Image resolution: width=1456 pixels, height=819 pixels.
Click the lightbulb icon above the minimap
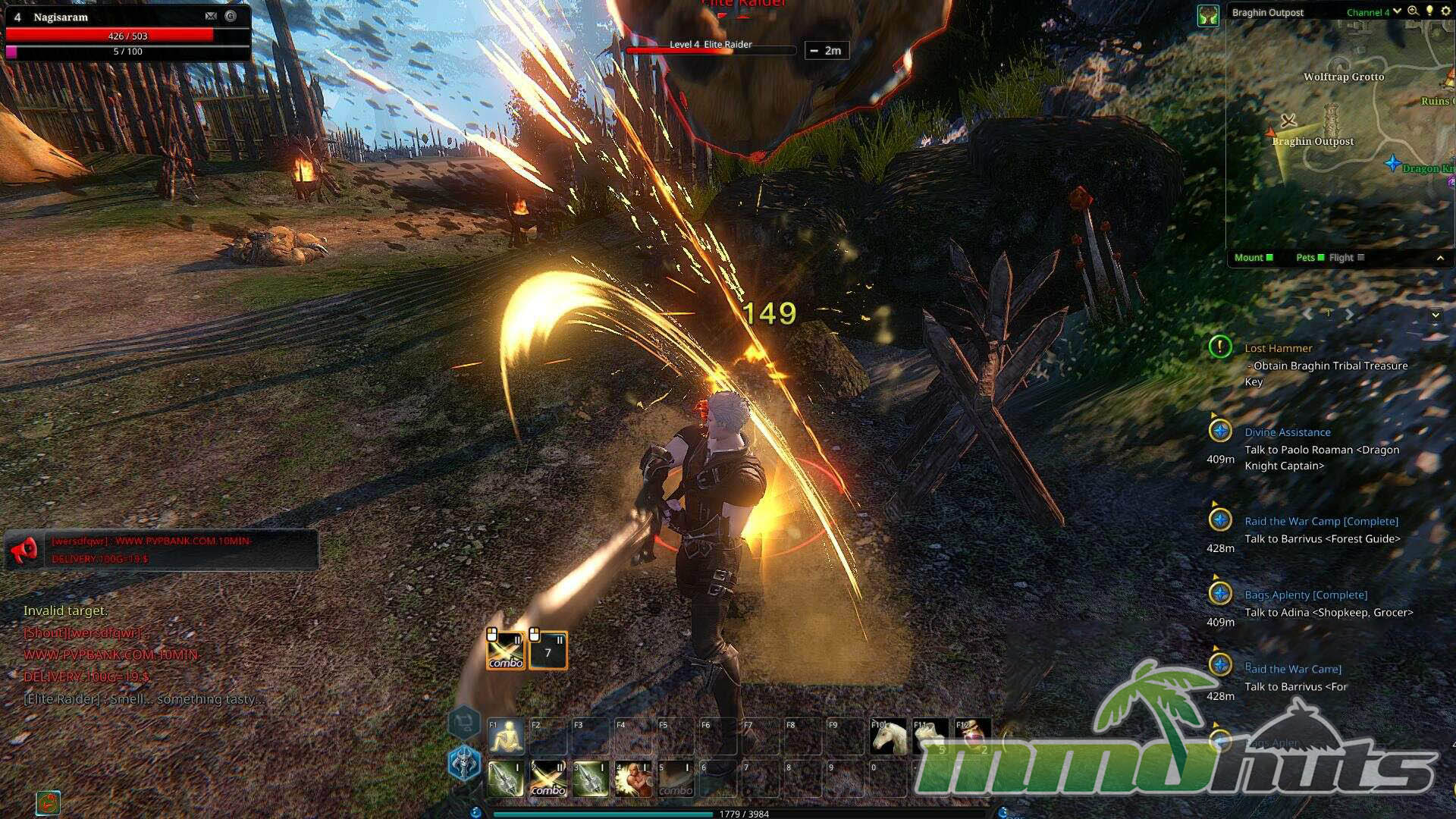[x=1429, y=11]
